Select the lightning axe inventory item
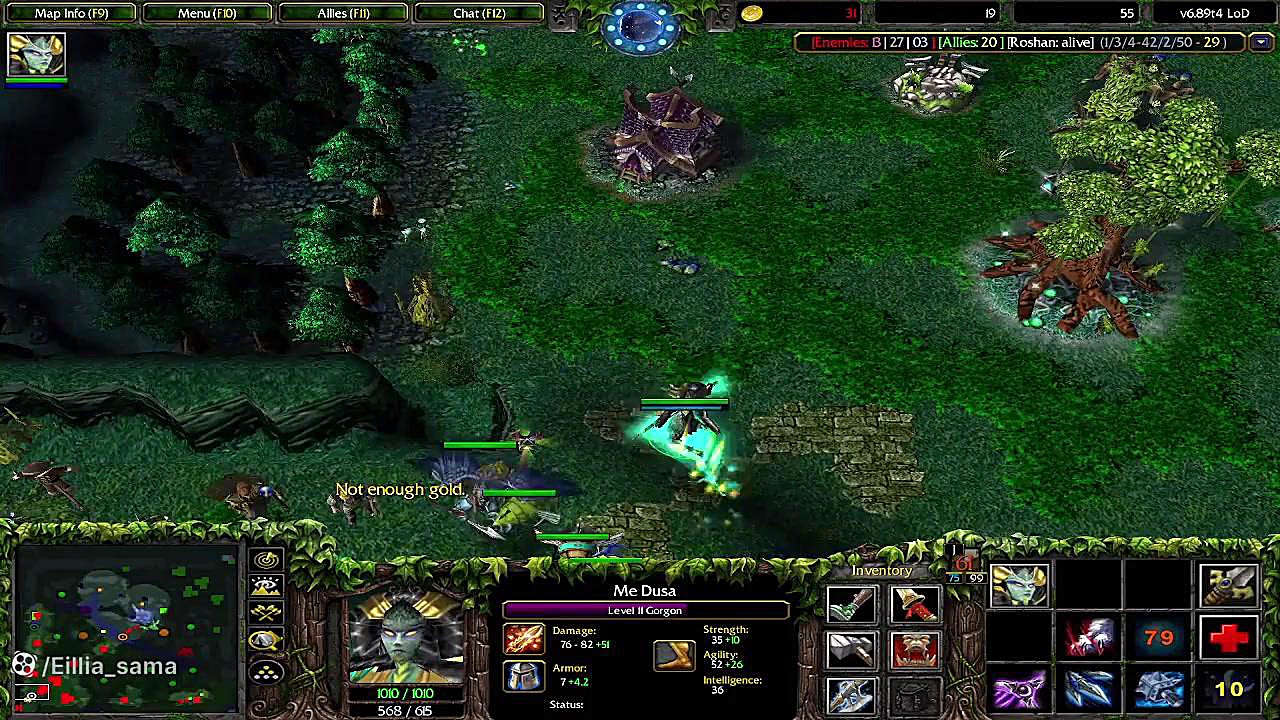 tap(851, 694)
